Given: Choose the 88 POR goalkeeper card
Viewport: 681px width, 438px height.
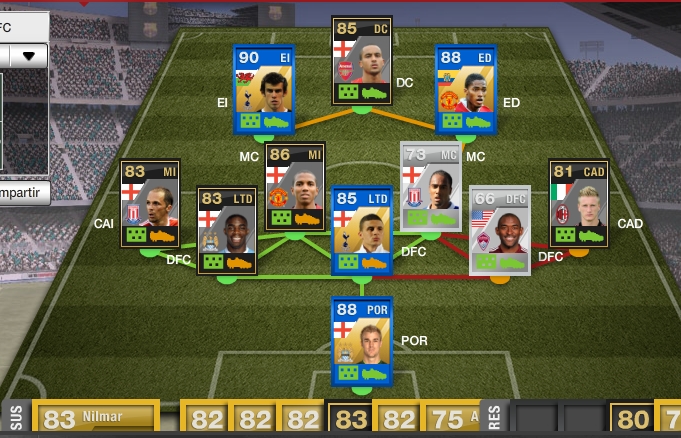Looking at the screenshot, I should pos(362,340).
